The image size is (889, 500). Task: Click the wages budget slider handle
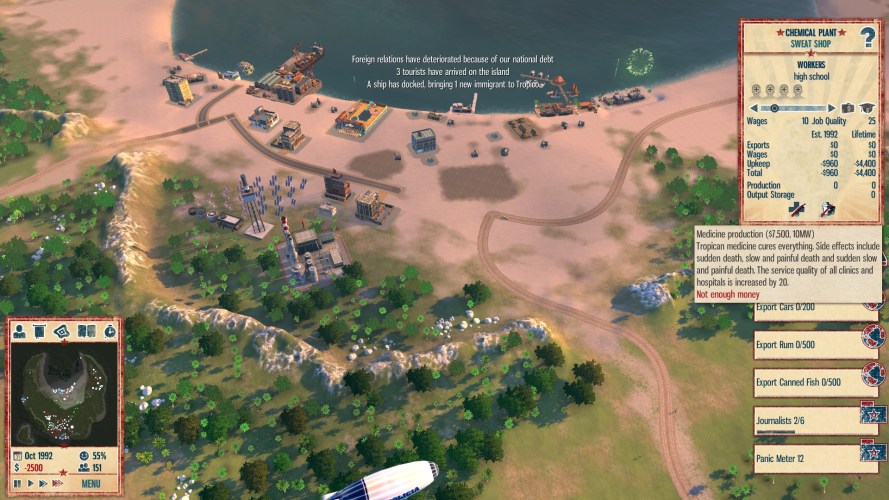click(x=774, y=107)
